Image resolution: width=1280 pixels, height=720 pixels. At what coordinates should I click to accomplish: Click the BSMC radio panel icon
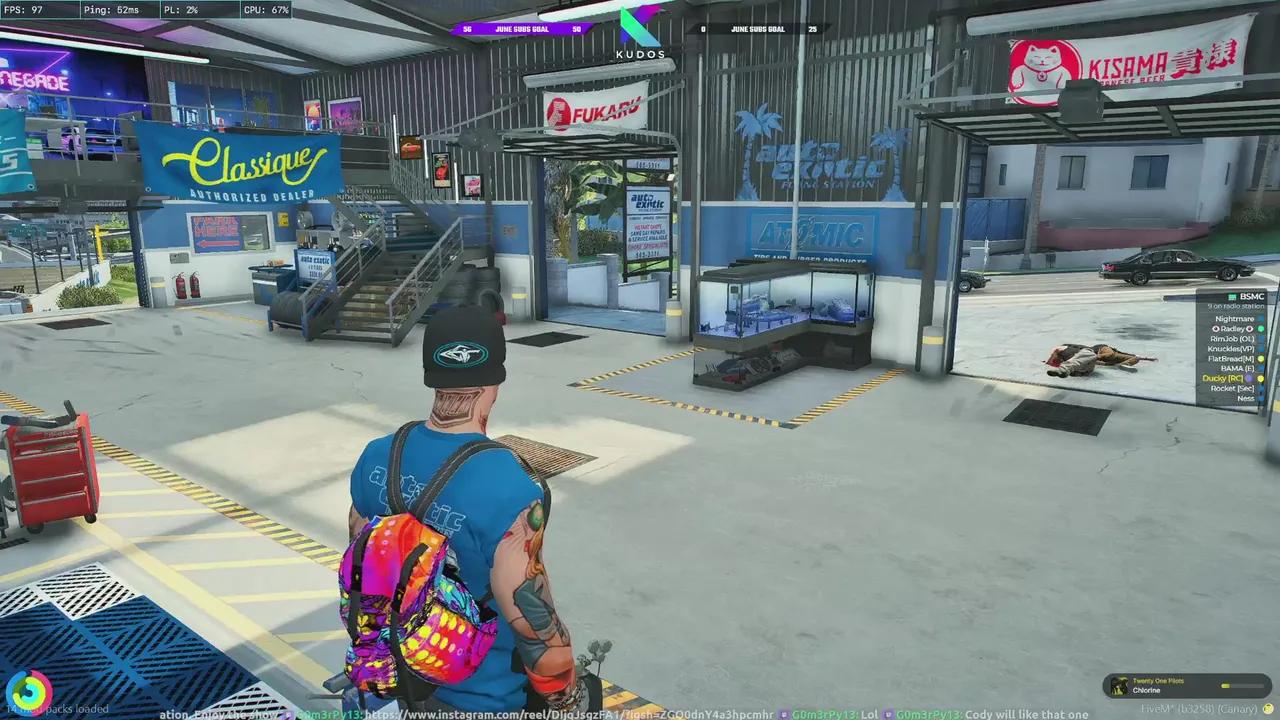1232,297
